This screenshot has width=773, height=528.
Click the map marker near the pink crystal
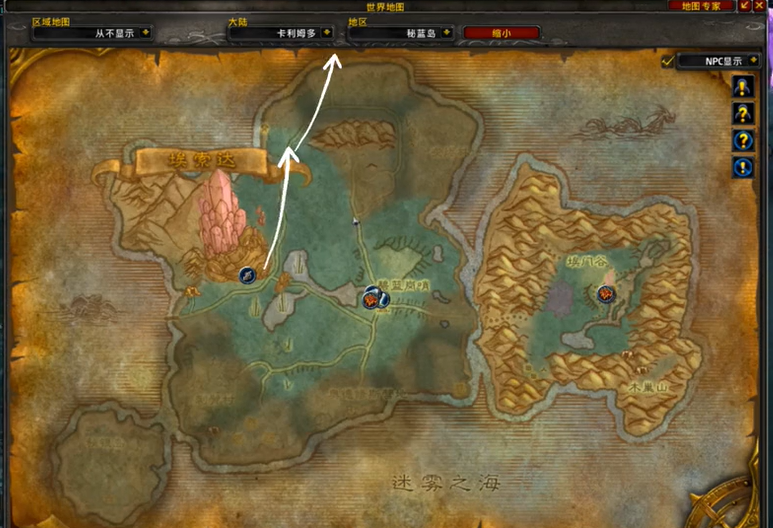click(x=247, y=275)
